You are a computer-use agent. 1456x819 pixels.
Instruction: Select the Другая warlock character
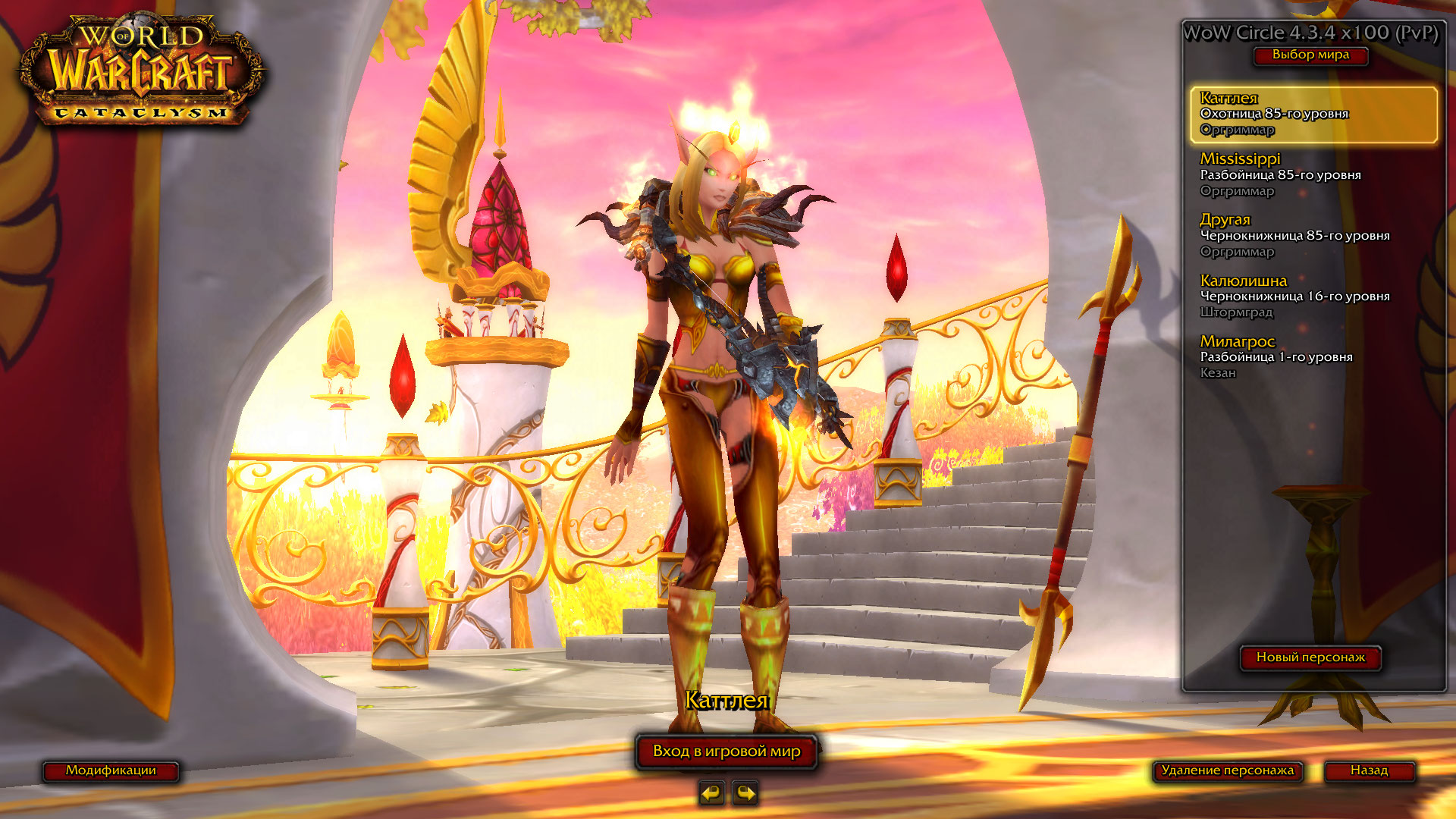tap(1313, 235)
